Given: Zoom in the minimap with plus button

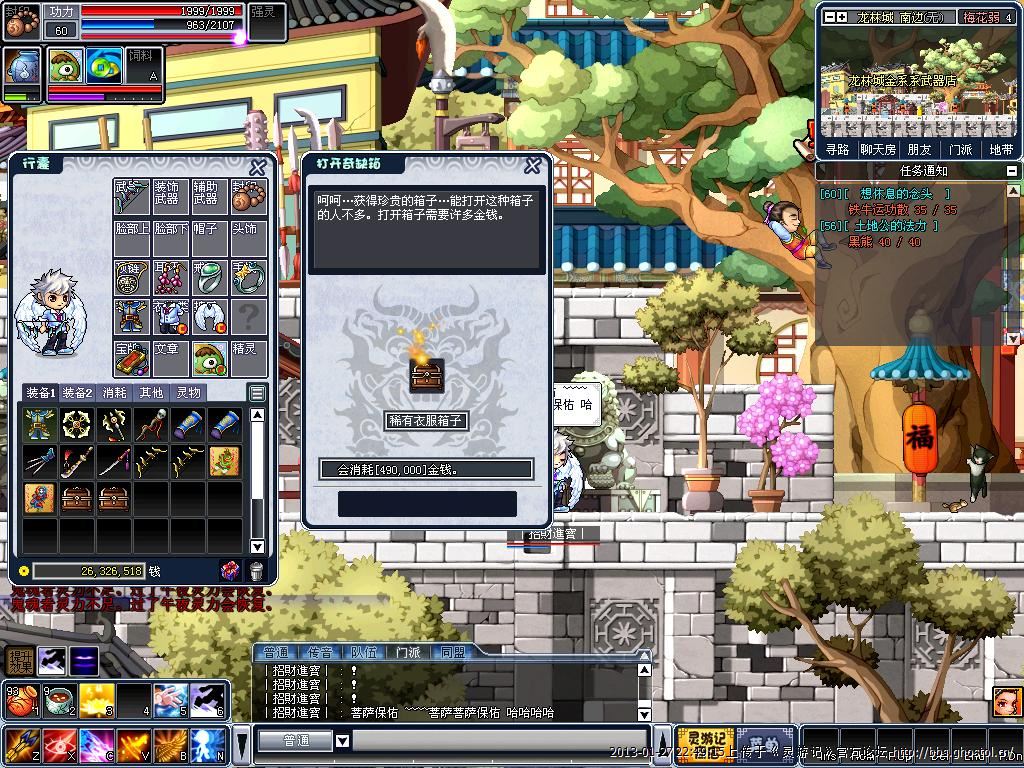Looking at the screenshot, I should (841, 17).
